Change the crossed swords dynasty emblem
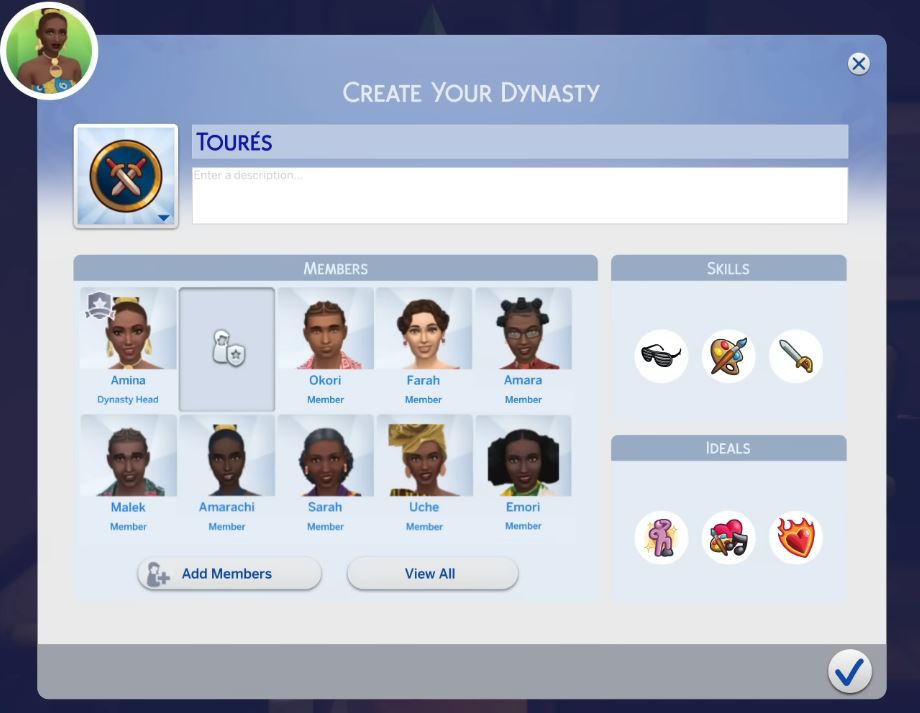 (x=126, y=177)
